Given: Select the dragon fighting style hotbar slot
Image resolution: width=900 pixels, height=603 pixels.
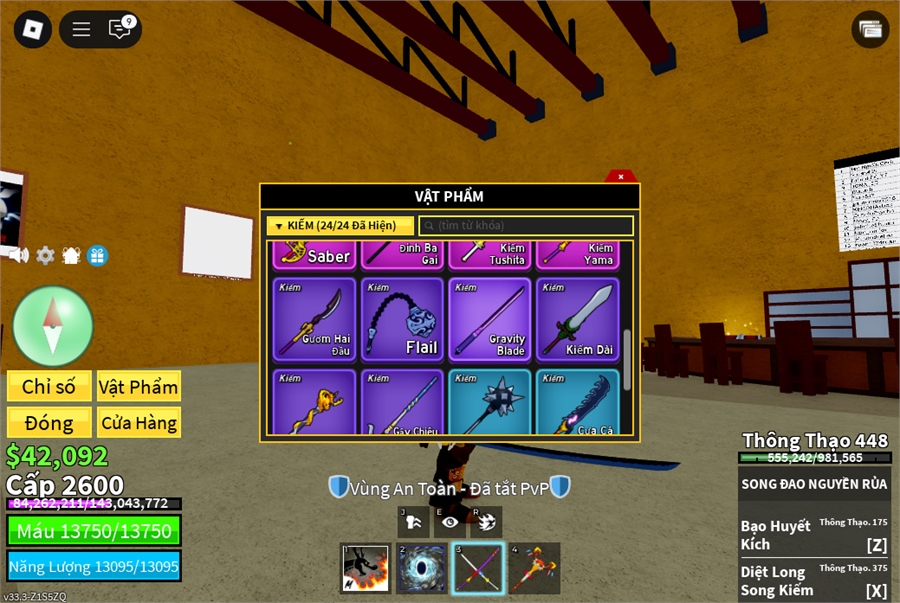Looking at the screenshot, I should pos(365,569).
